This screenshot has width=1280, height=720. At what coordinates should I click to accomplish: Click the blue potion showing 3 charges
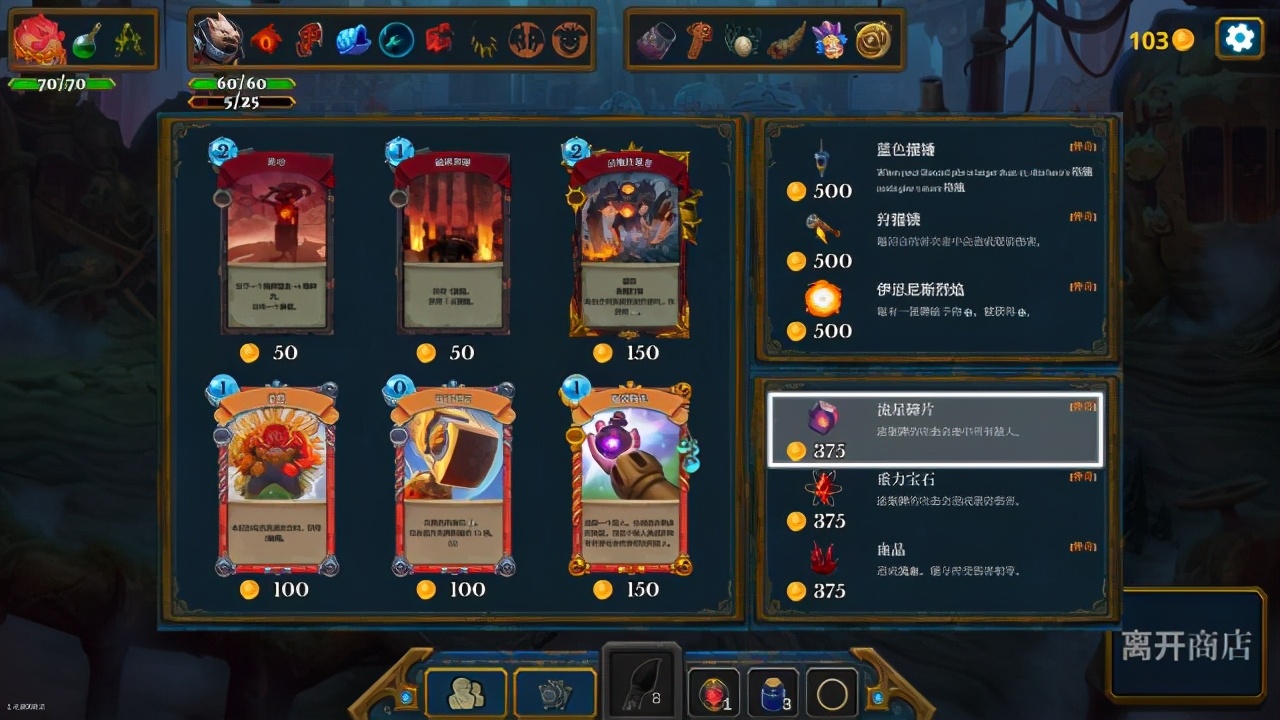pos(772,690)
